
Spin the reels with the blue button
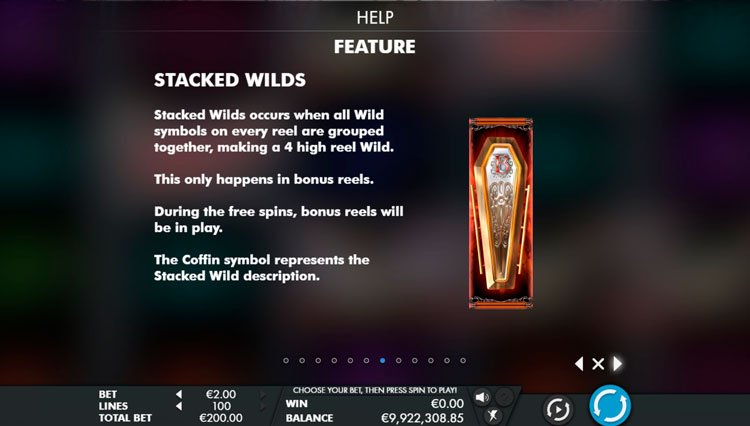point(609,406)
